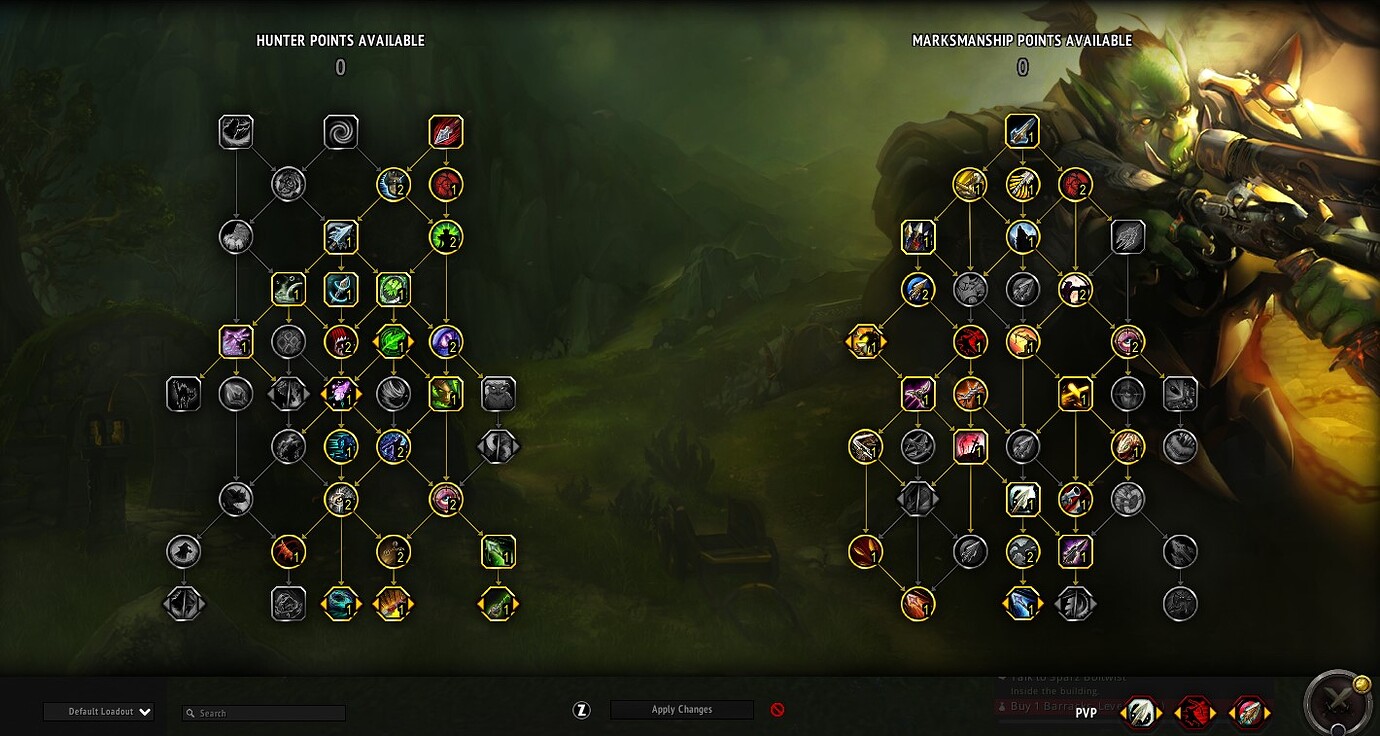1380x736 pixels.
Task: Open the Default Loadout dropdown
Action: [98, 712]
